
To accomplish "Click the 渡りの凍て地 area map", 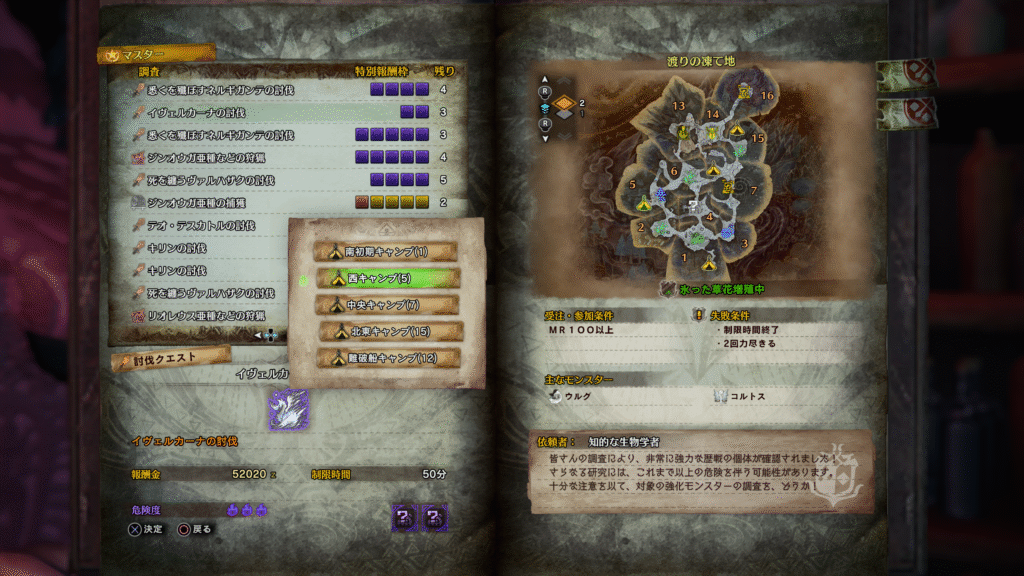I will coord(700,180).
